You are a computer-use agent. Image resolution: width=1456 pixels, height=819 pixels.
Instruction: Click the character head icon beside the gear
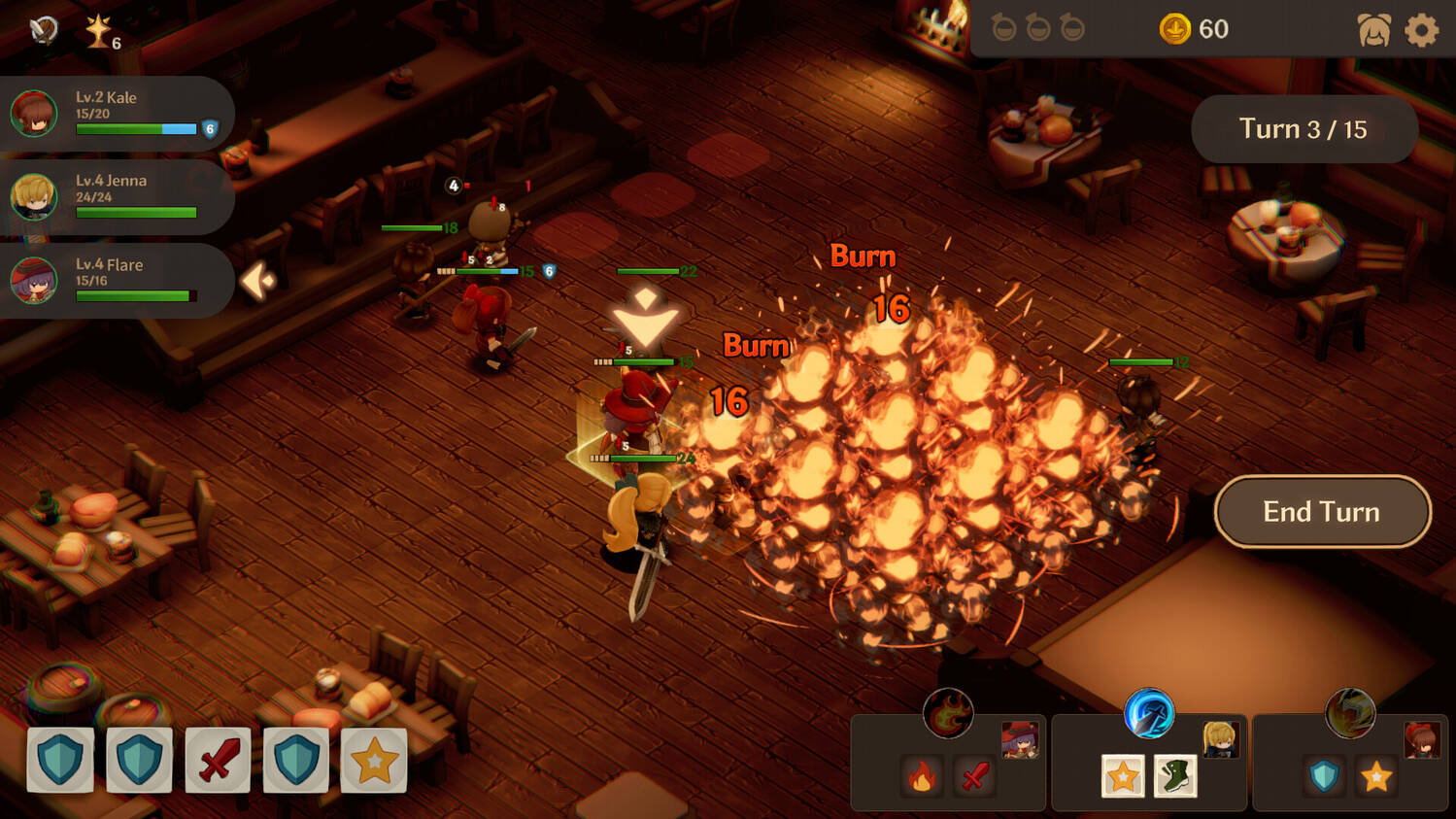[x=1373, y=30]
